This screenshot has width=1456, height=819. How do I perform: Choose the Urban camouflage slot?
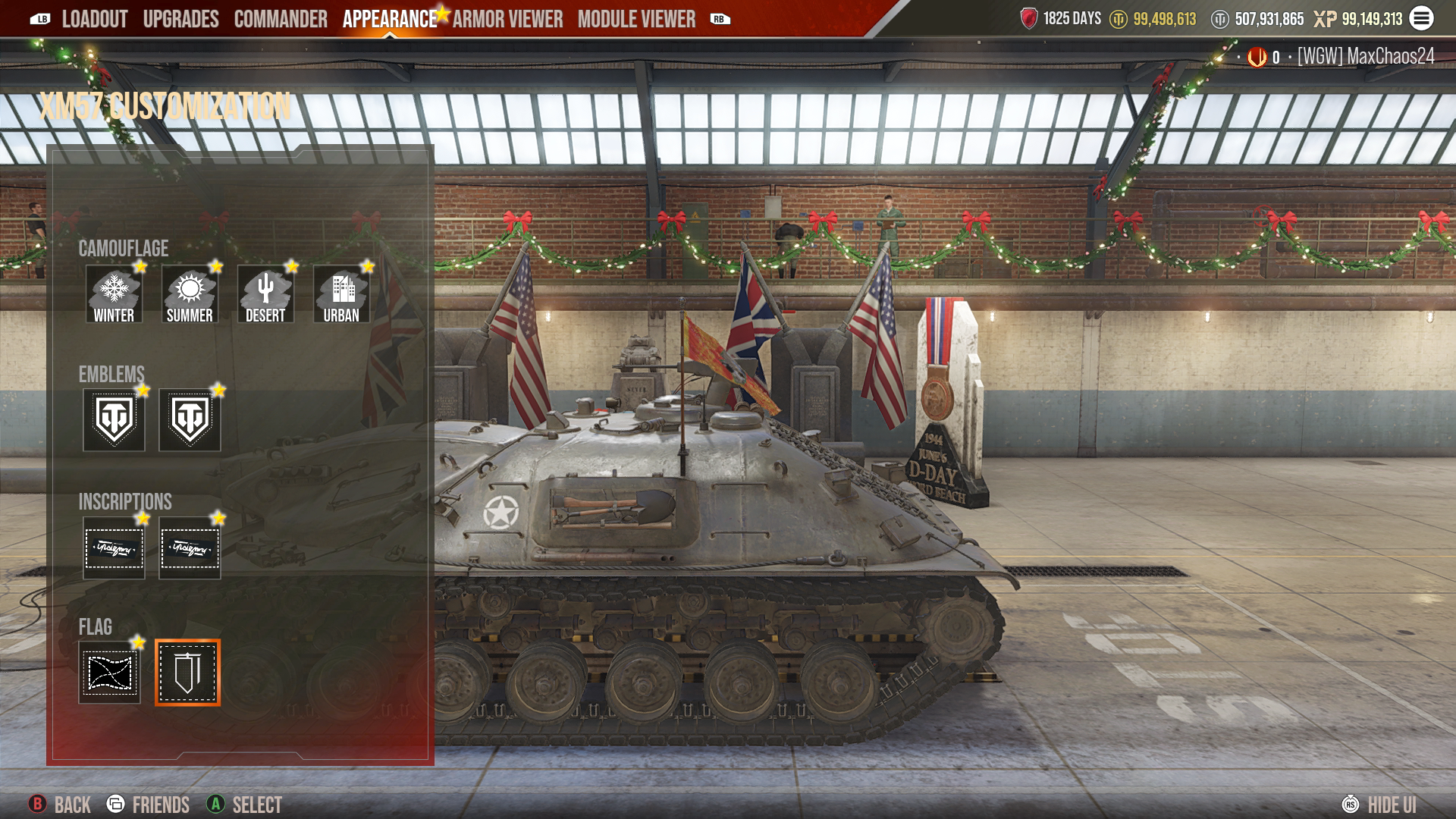(341, 294)
